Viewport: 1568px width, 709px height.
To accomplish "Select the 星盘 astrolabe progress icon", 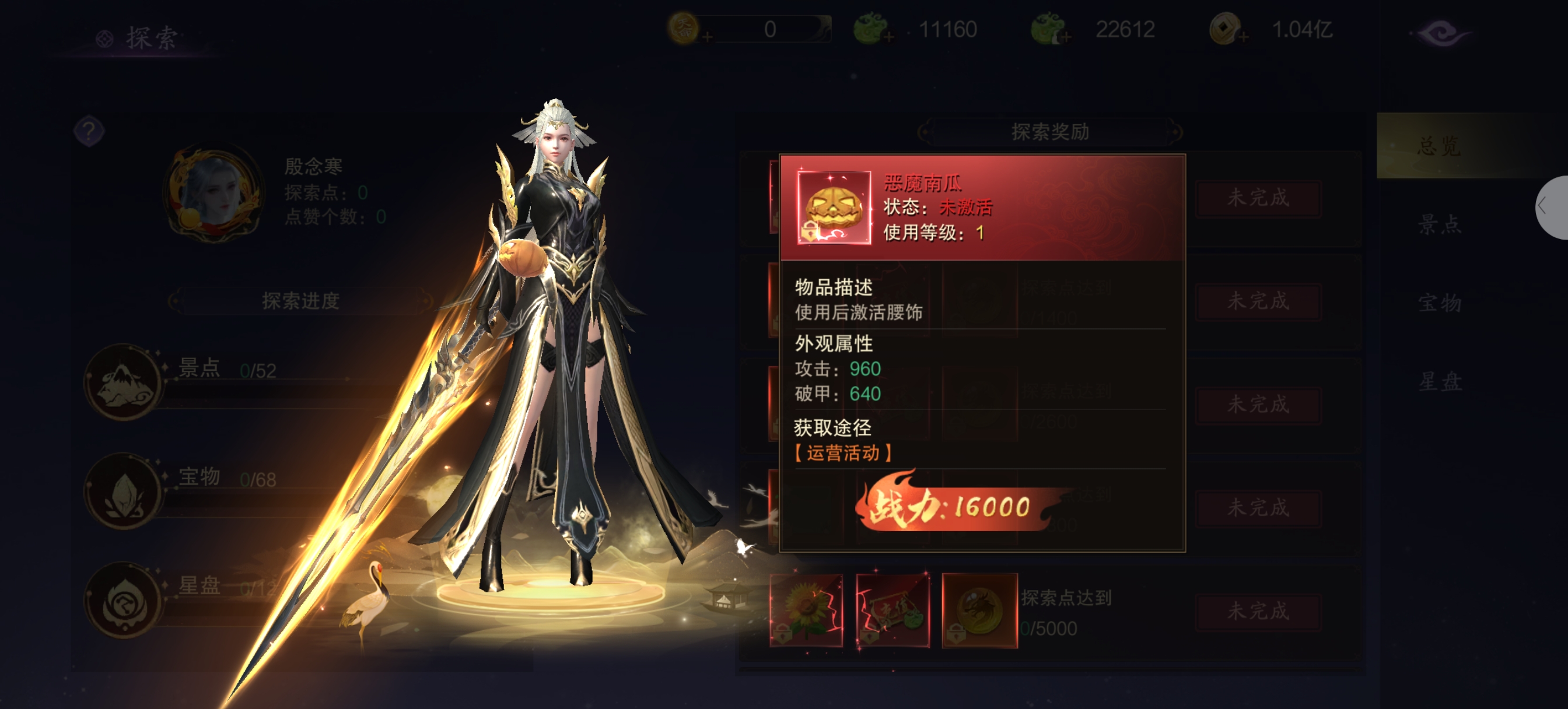I will [x=123, y=599].
